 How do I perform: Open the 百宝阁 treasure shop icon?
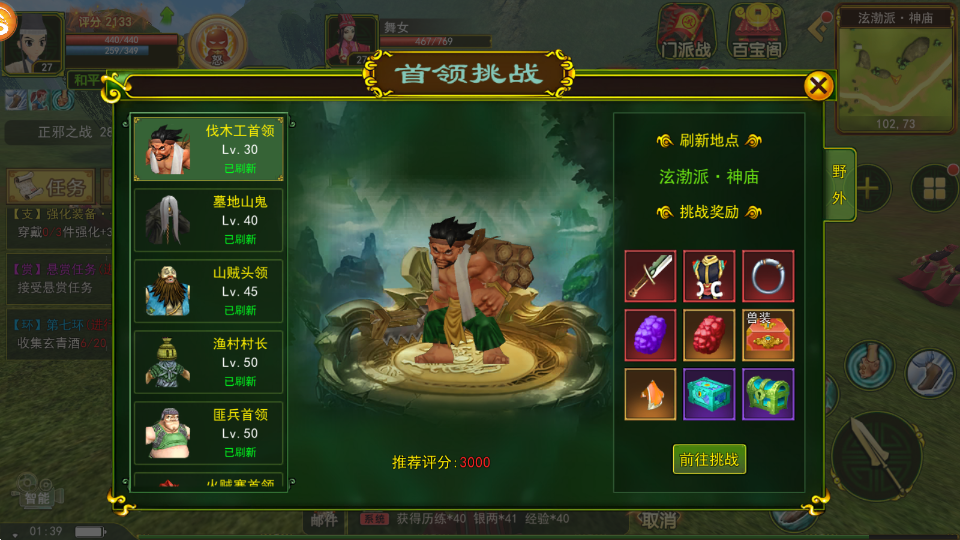[757, 30]
